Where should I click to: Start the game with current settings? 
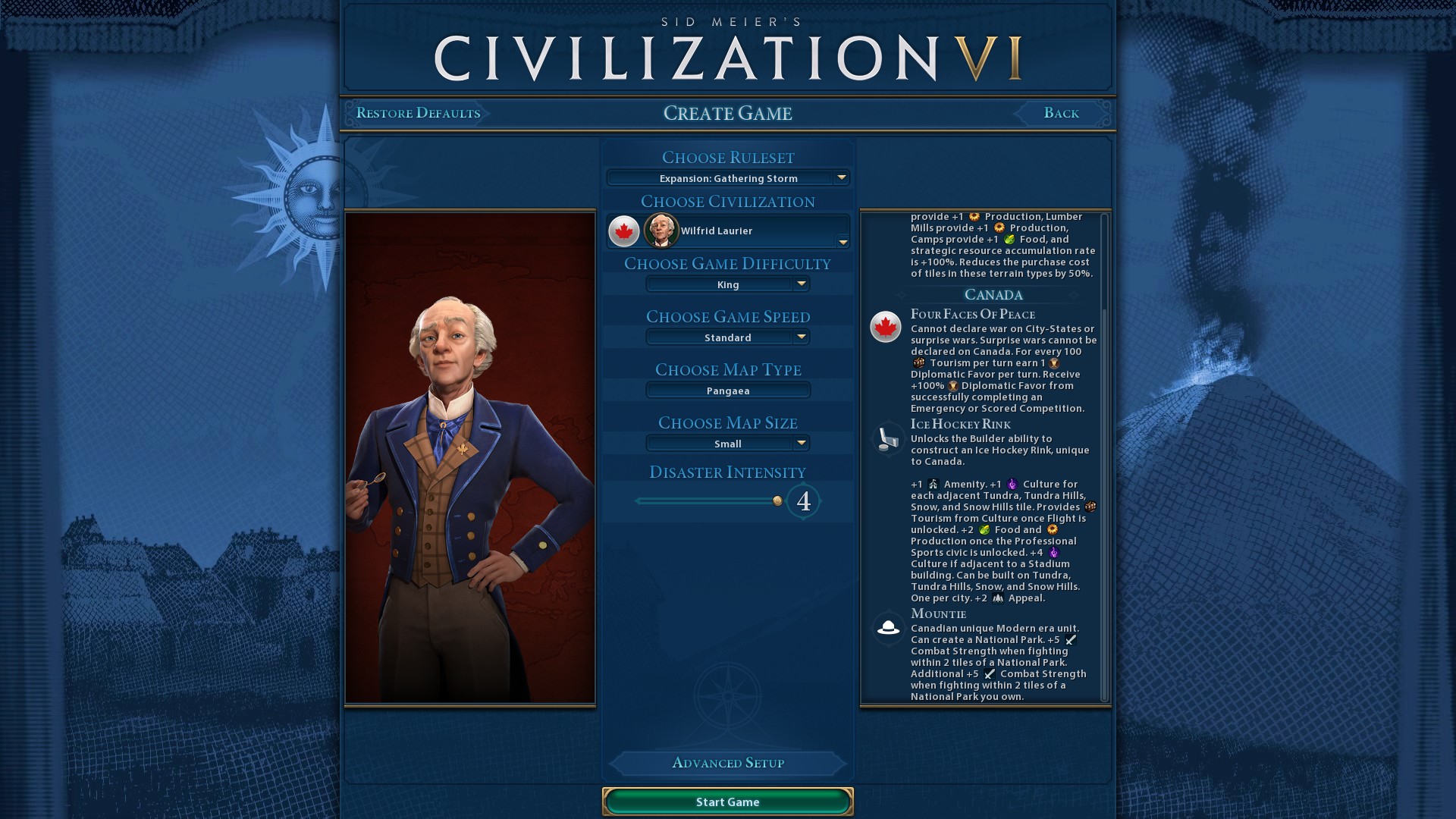click(x=727, y=802)
